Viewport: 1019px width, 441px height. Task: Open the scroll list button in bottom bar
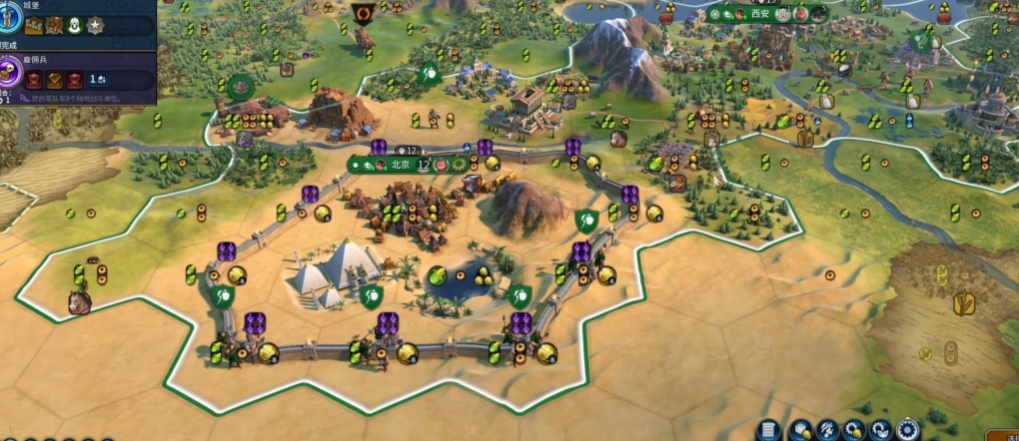tap(768, 430)
